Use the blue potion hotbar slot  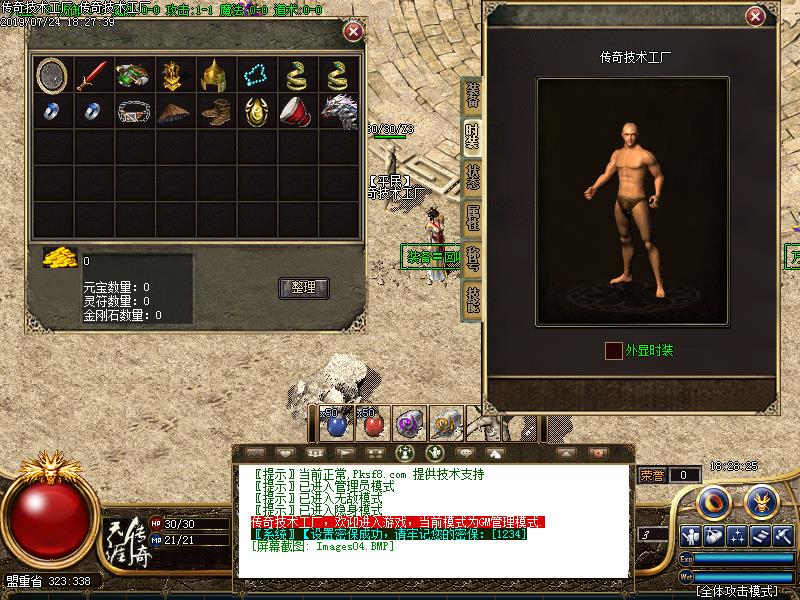[x=335, y=424]
